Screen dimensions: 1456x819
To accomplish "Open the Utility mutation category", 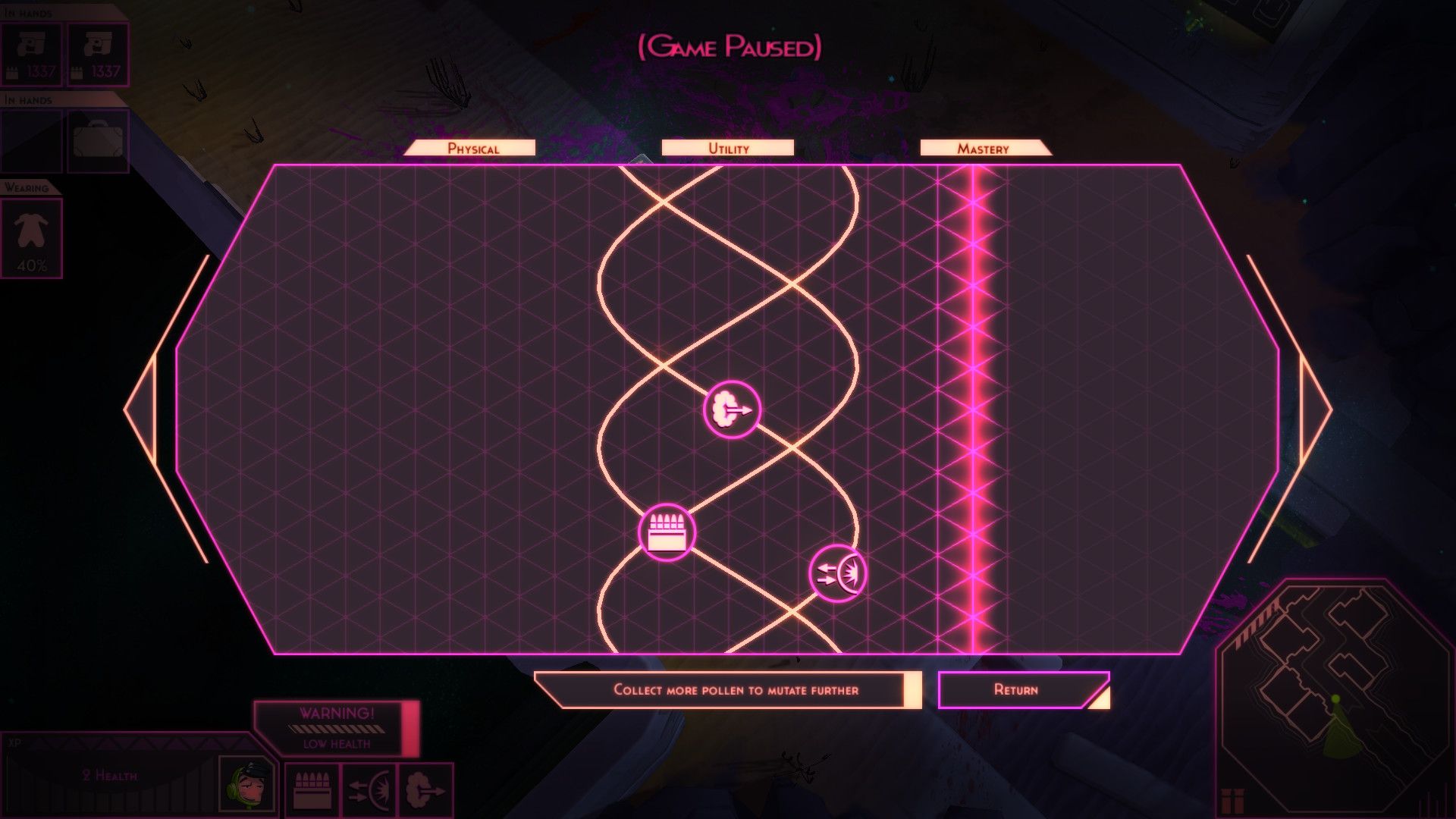I will (x=727, y=148).
